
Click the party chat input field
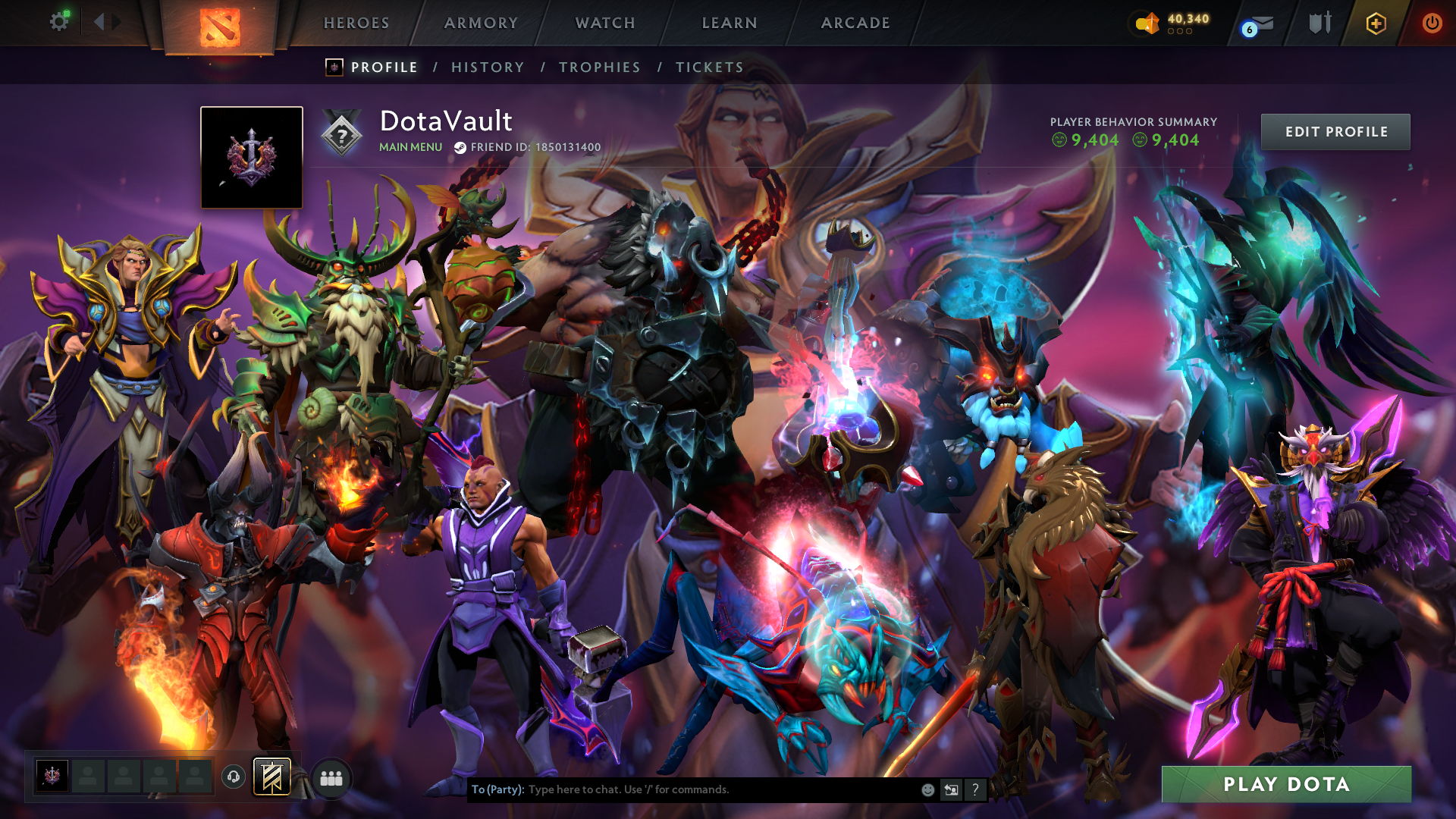click(x=720, y=789)
